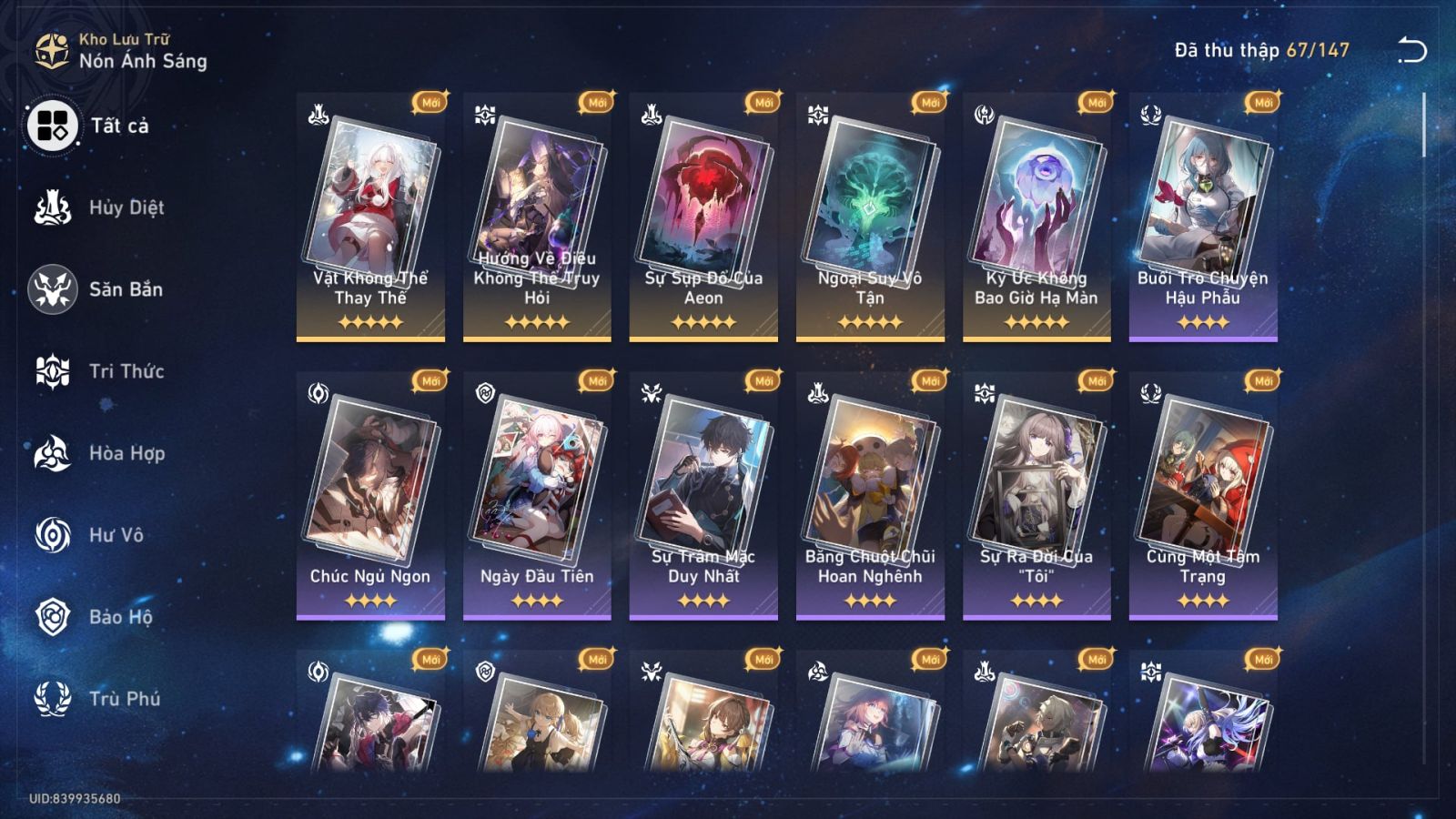Click the Tất cả grid icon
This screenshot has height=819, width=1456.
[53, 127]
